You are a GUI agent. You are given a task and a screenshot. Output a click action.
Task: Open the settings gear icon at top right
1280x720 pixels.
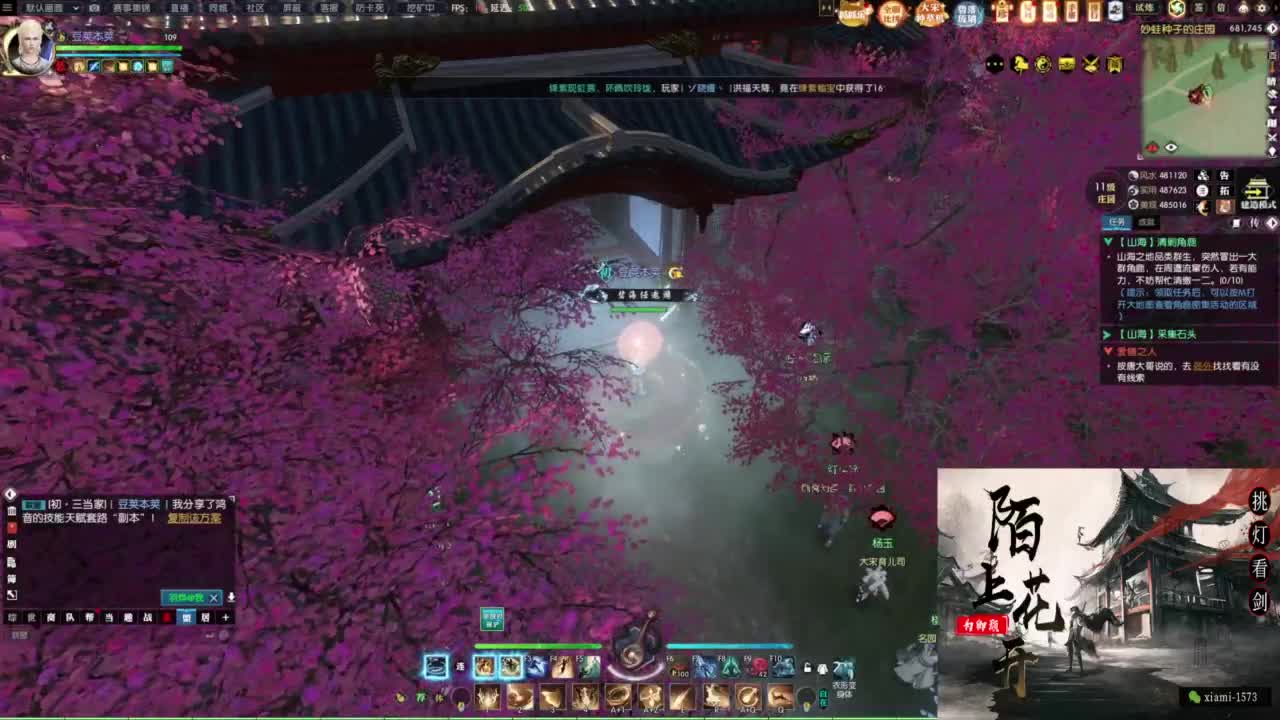[1262, 7]
